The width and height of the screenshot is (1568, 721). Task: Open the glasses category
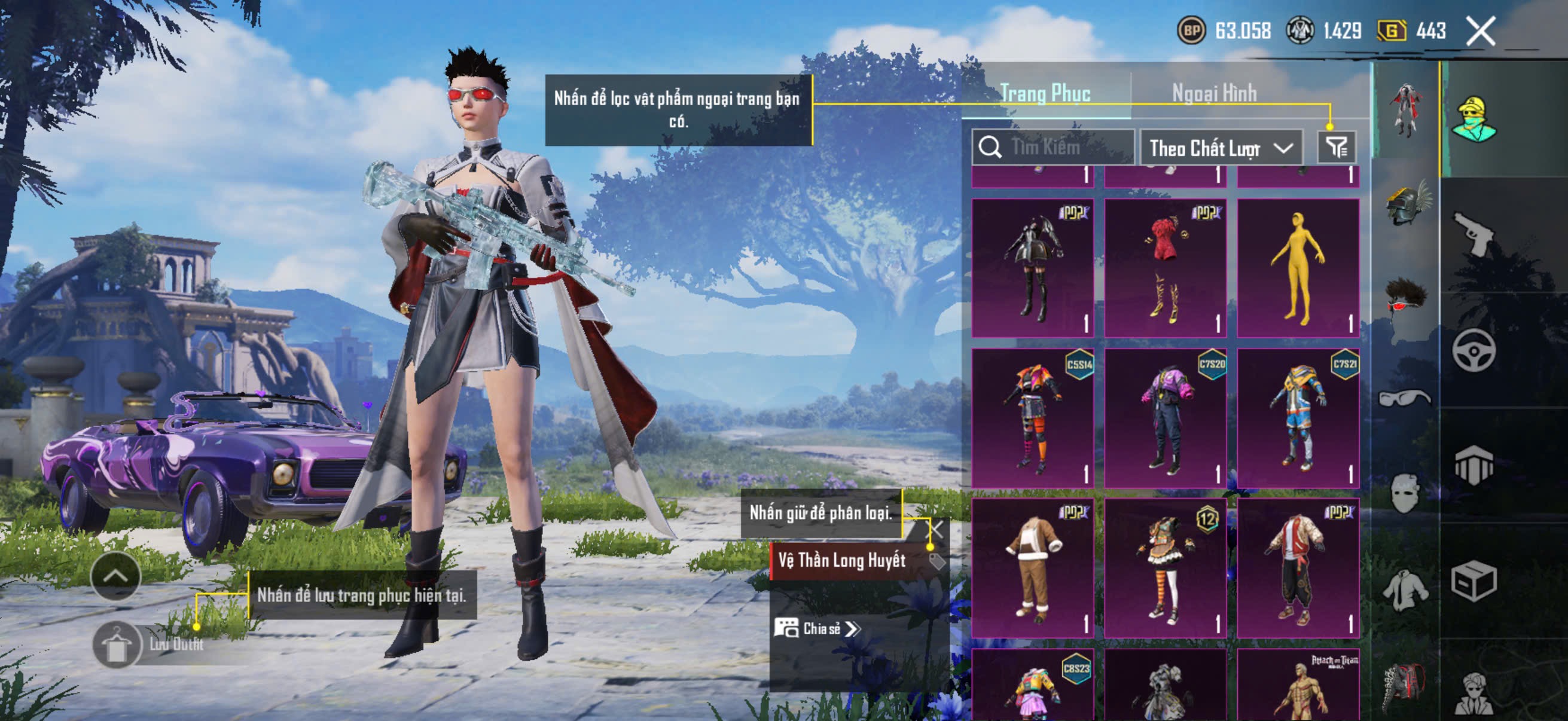(x=1405, y=399)
